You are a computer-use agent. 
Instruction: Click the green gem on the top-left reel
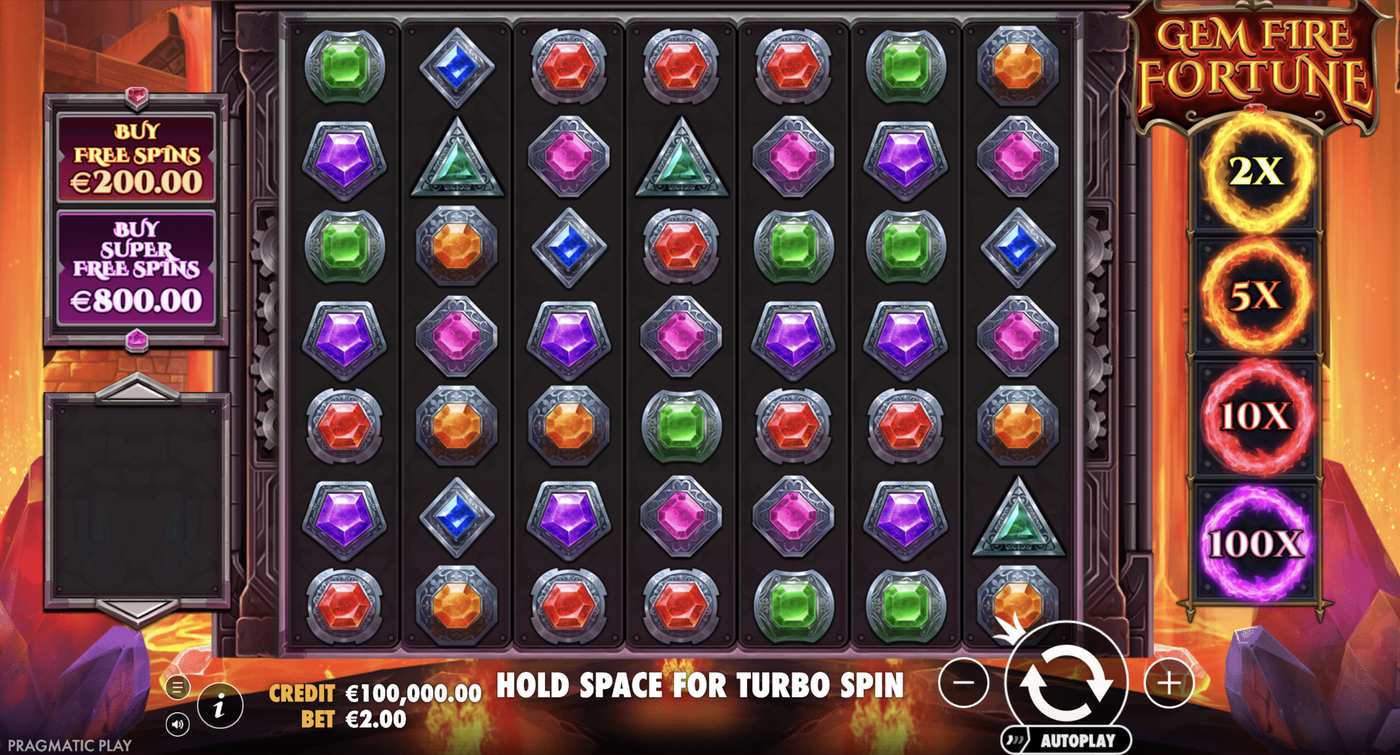[344, 66]
